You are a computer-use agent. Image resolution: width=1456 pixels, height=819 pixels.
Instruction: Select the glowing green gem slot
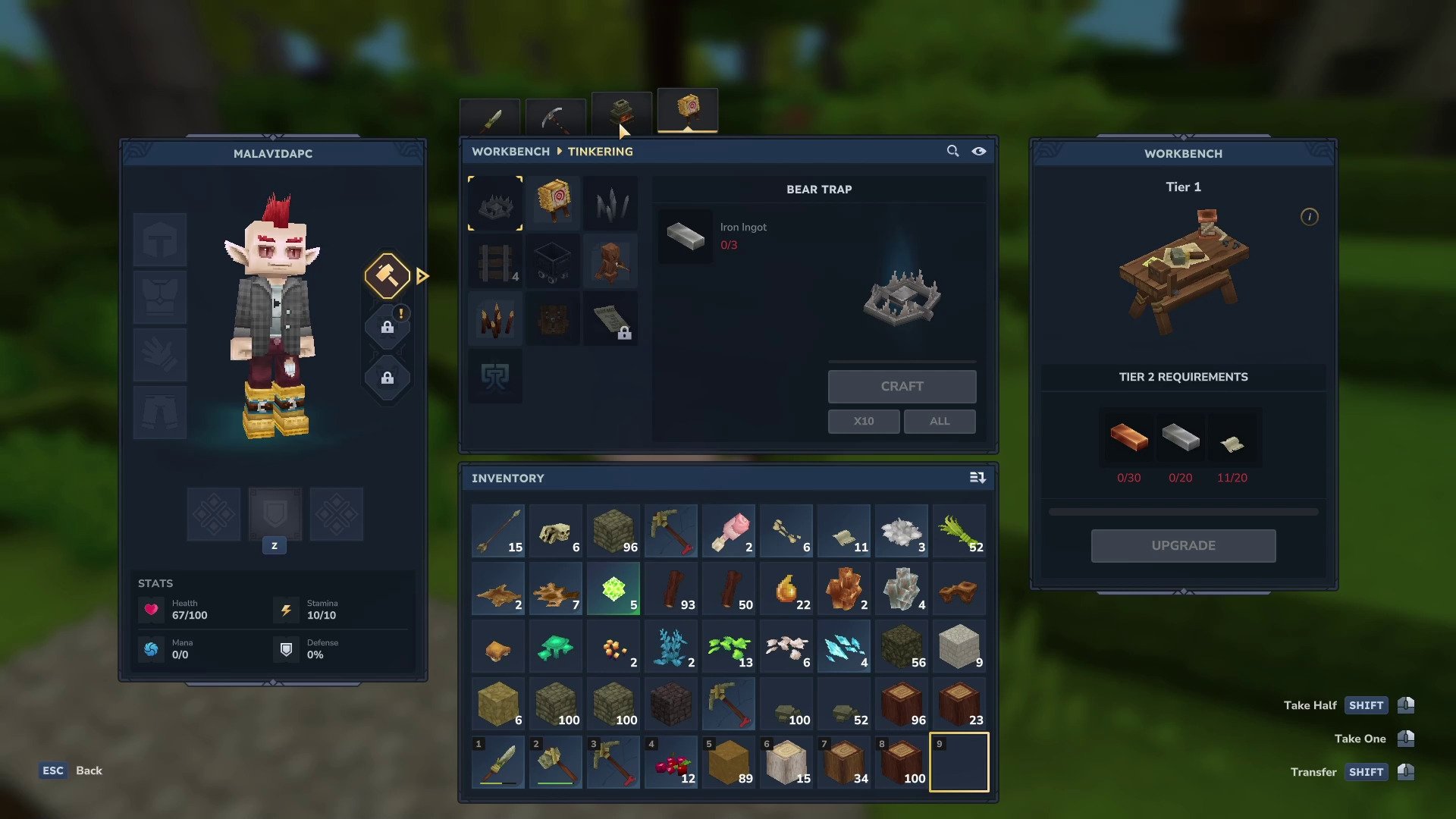(x=613, y=589)
